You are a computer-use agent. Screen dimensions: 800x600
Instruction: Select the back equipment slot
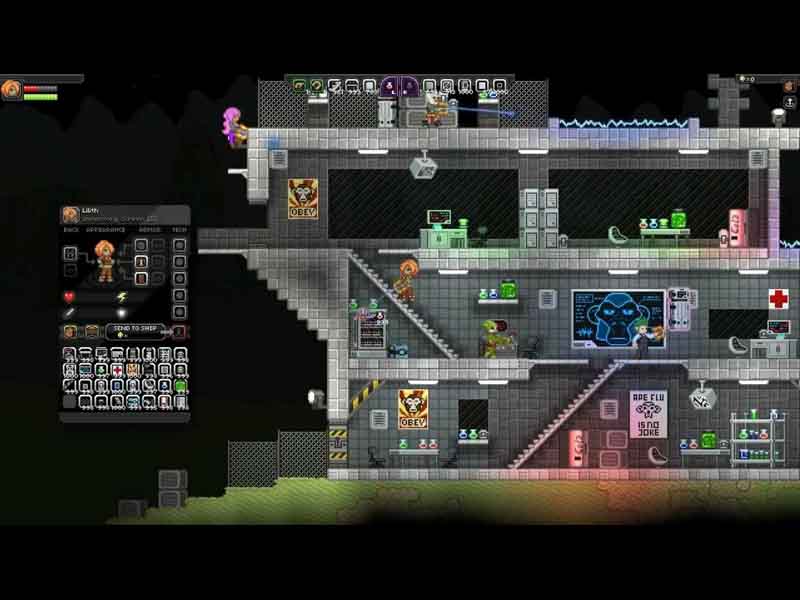(x=71, y=251)
